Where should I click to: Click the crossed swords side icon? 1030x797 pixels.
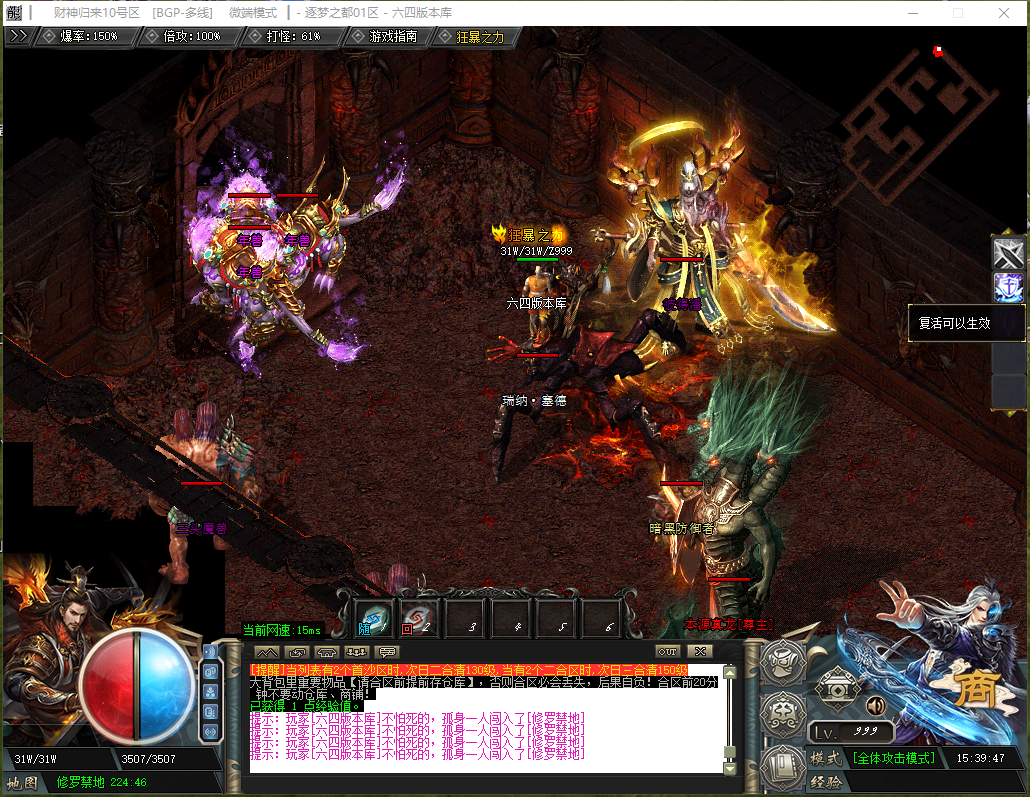[x=1008, y=253]
